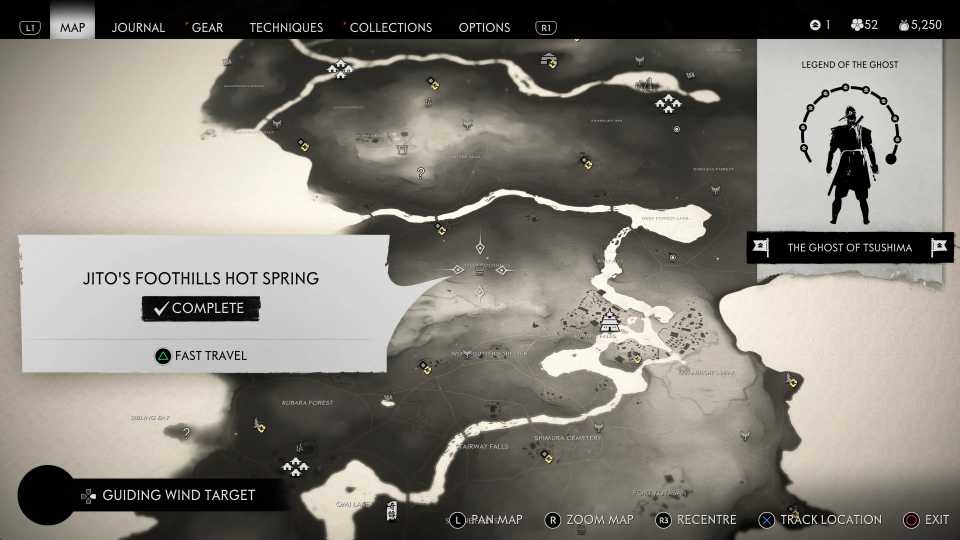Open the Options tab

[x=484, y=27]
